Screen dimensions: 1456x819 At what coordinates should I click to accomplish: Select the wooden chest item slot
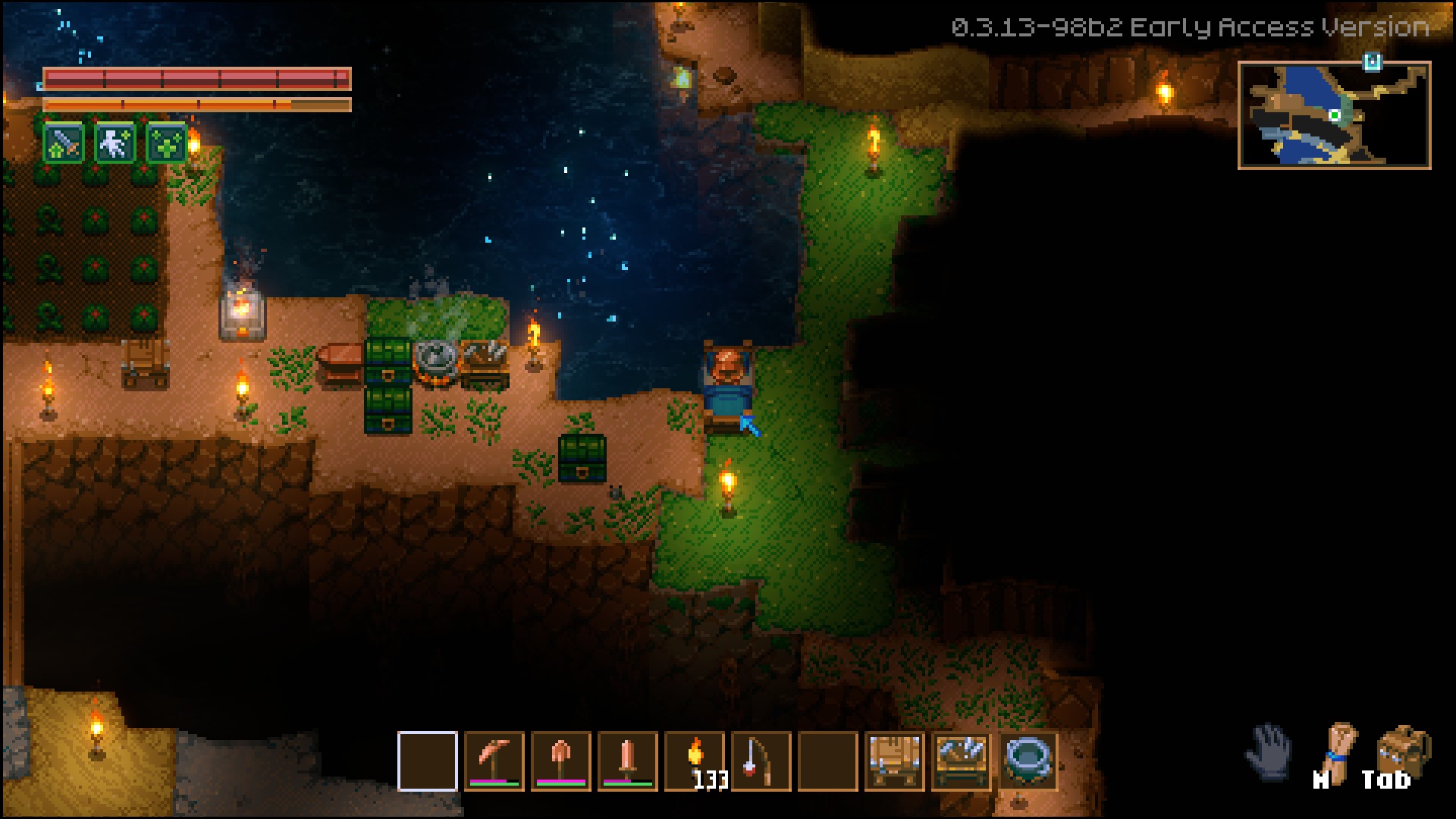pyautogui.click(x=895, y=761)
